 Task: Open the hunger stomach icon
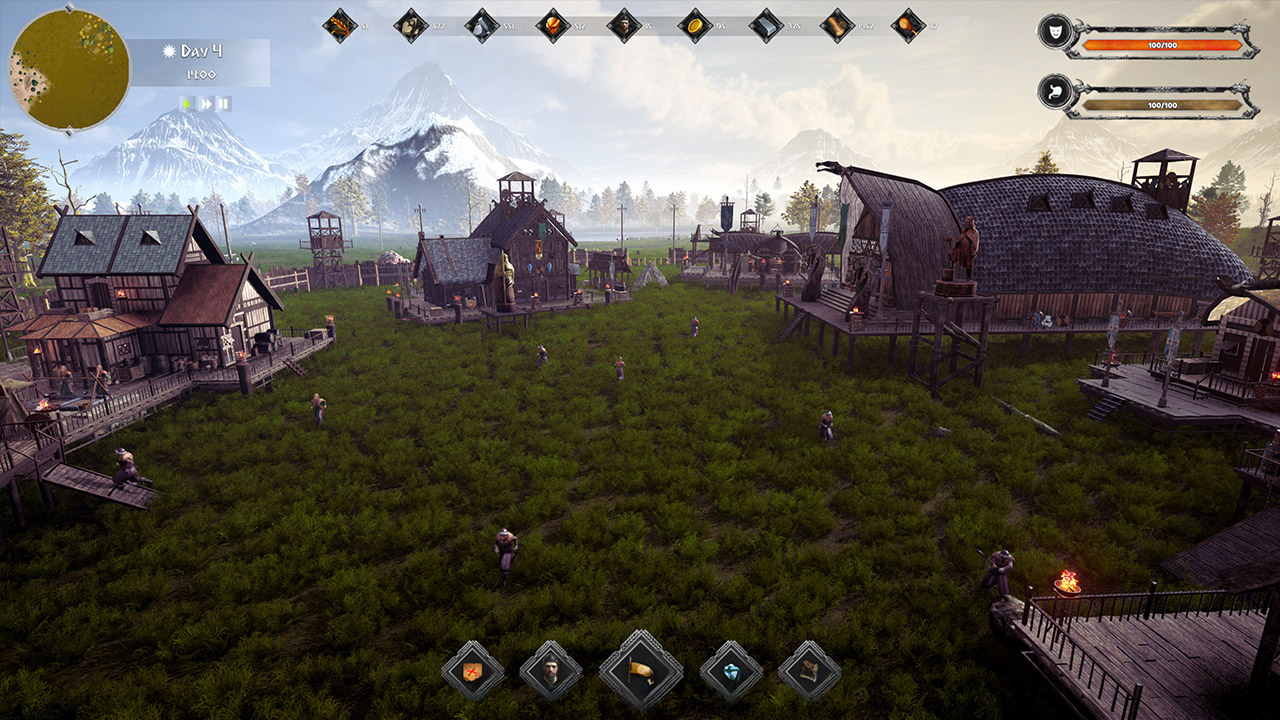click(x=1053, y=93)
